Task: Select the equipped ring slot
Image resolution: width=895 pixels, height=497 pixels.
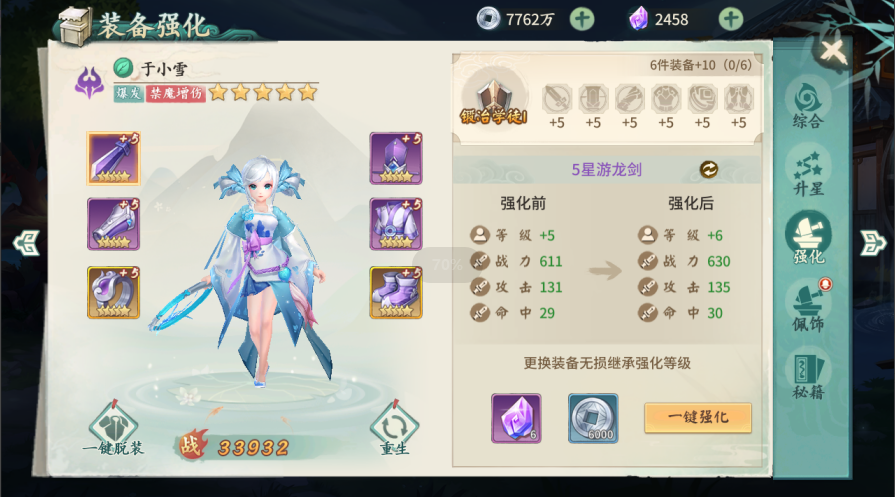Action: [113, 292]
